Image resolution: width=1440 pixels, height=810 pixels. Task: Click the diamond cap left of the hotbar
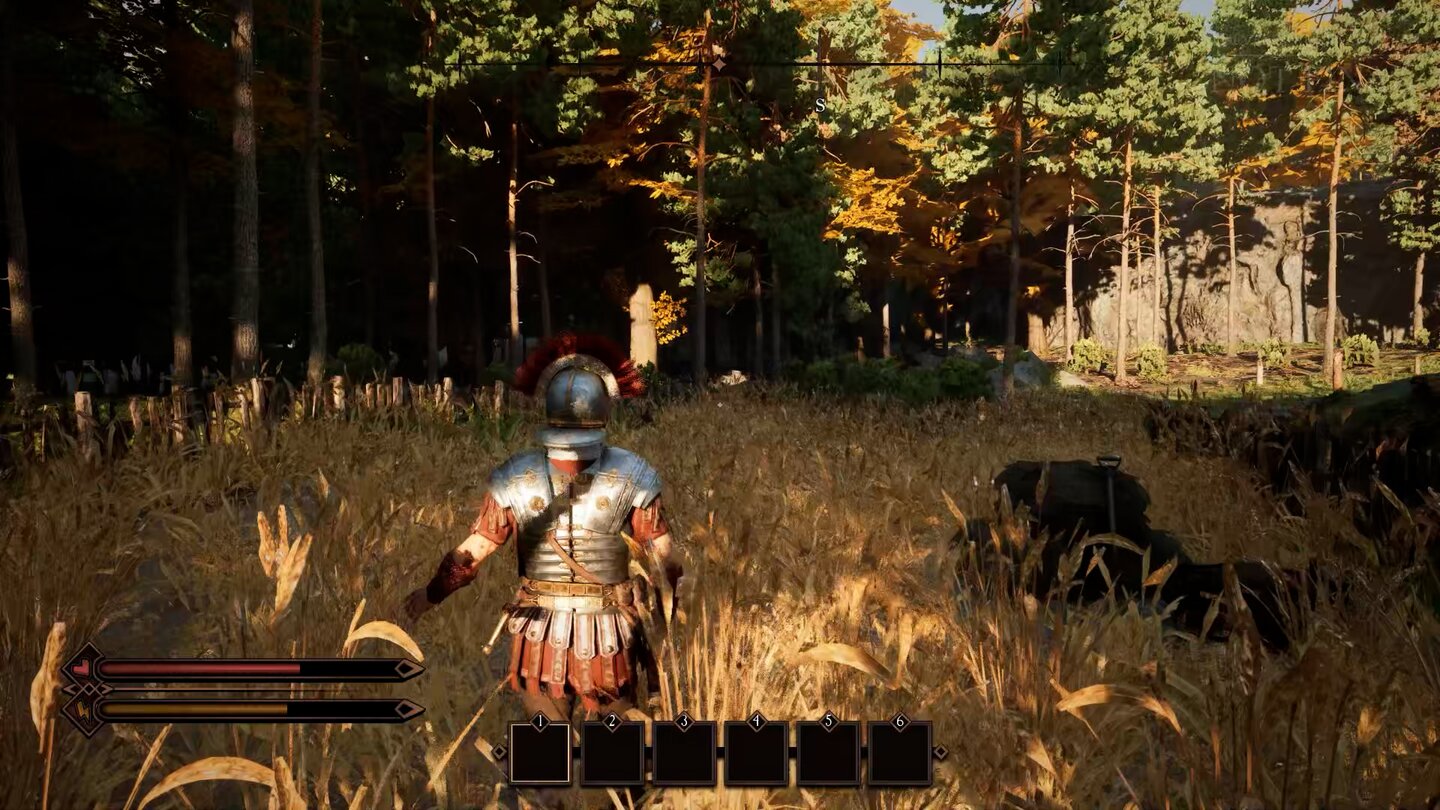click(x=500, y=751)
